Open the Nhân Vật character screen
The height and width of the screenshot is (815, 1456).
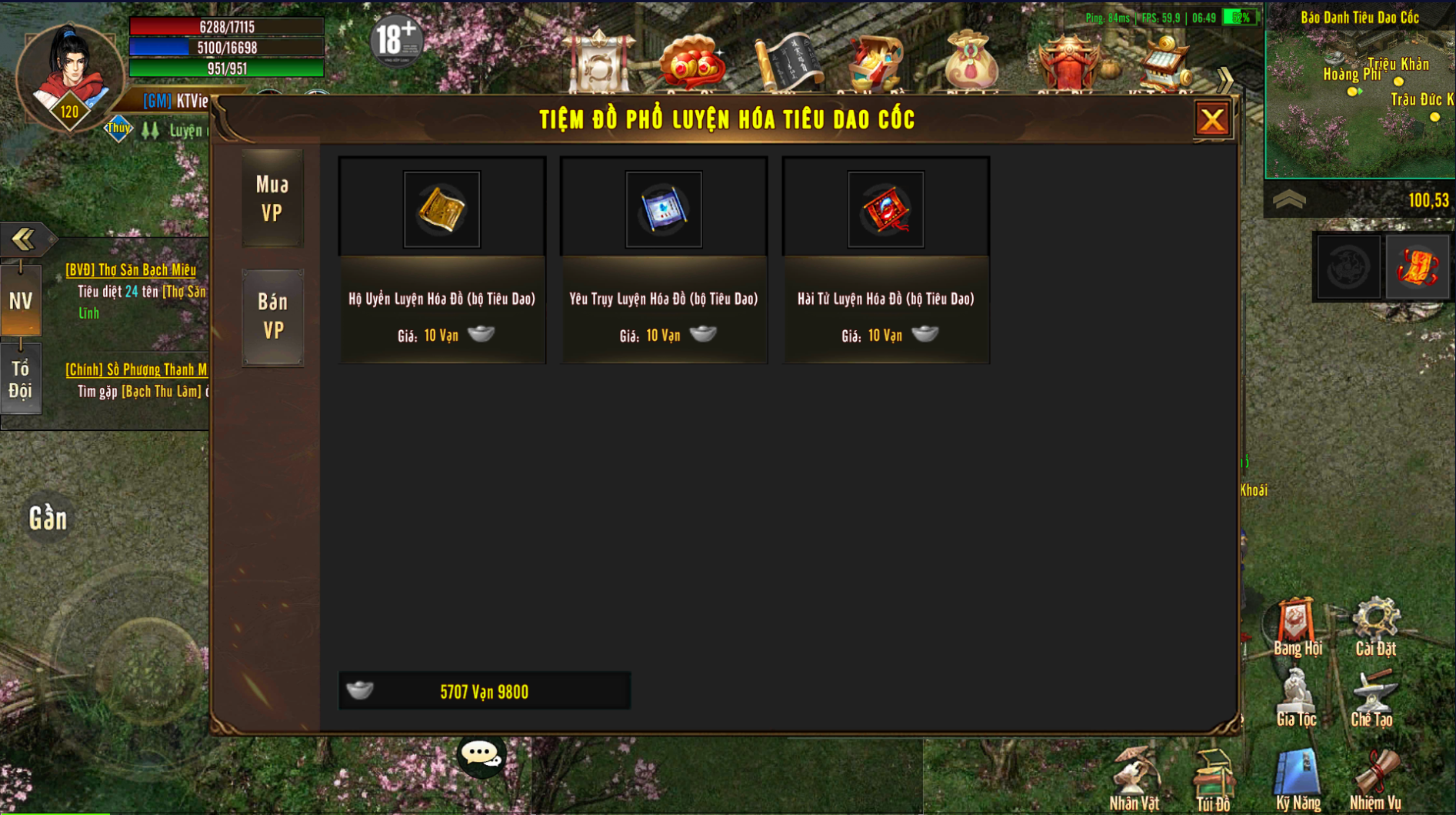[1134, 779]
